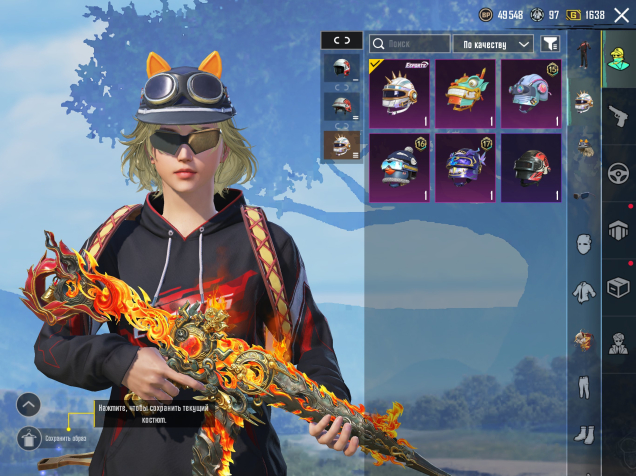
Task: Select the boots clothing slot
Action: [x=583, y=435]
